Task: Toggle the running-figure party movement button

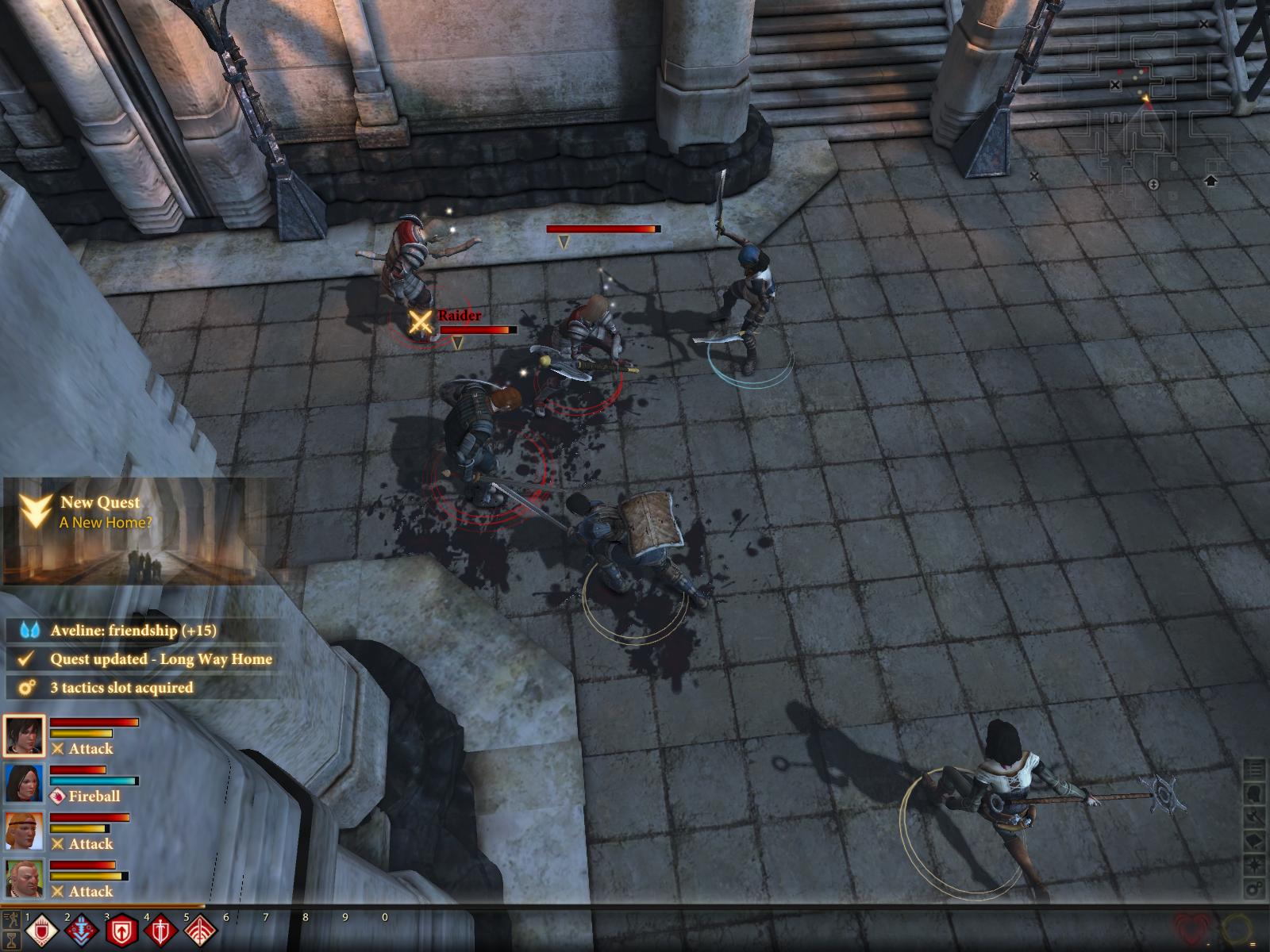Action: point(11,920)
